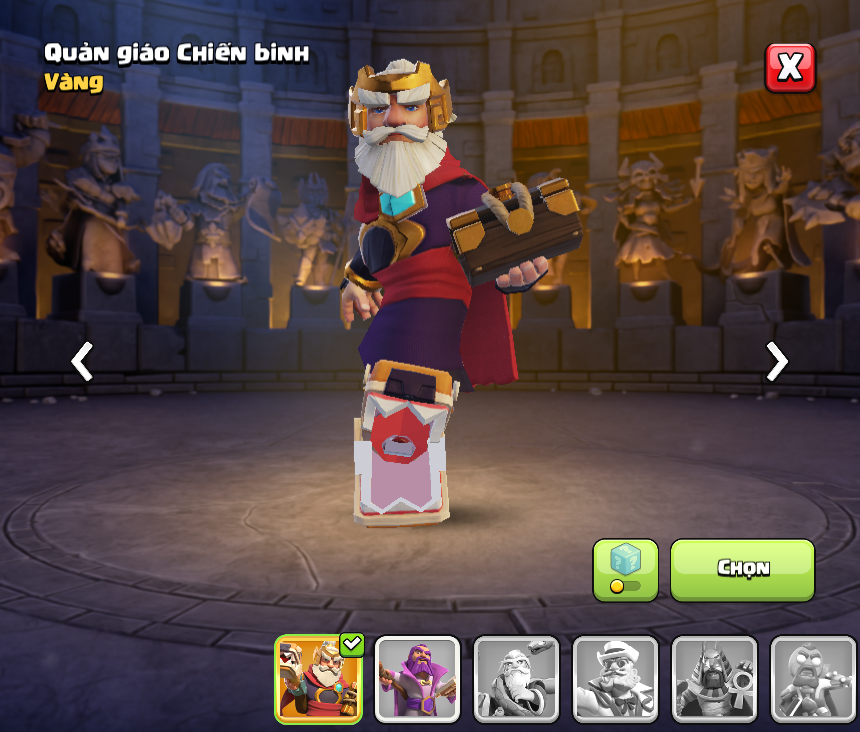Toggle the random cube skin button
860x732 pixels.
pyautogui.click(x=625, y=570)
